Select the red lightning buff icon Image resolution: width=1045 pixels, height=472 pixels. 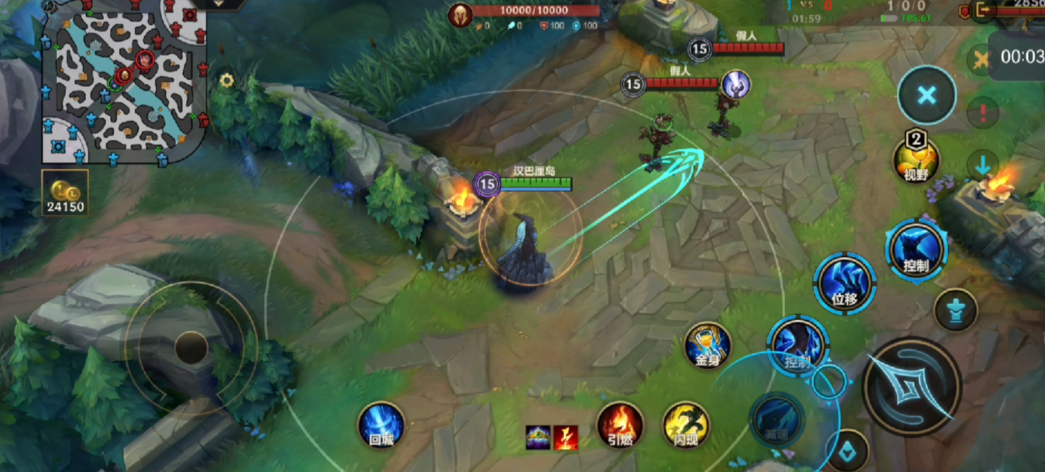(x=566, y=438)
